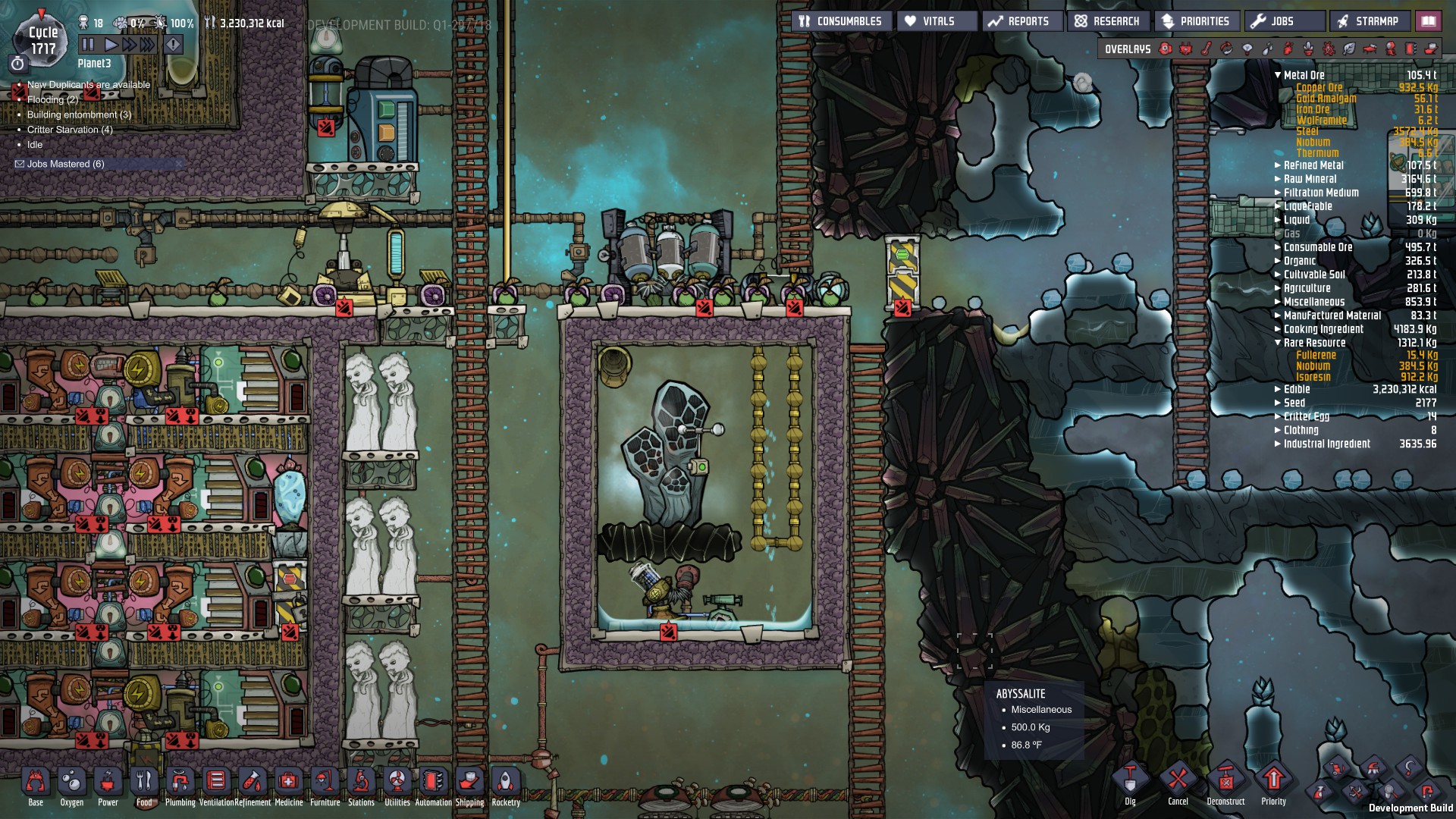
Task: Show the Reports screen
Action: [x=1021, y=21]
